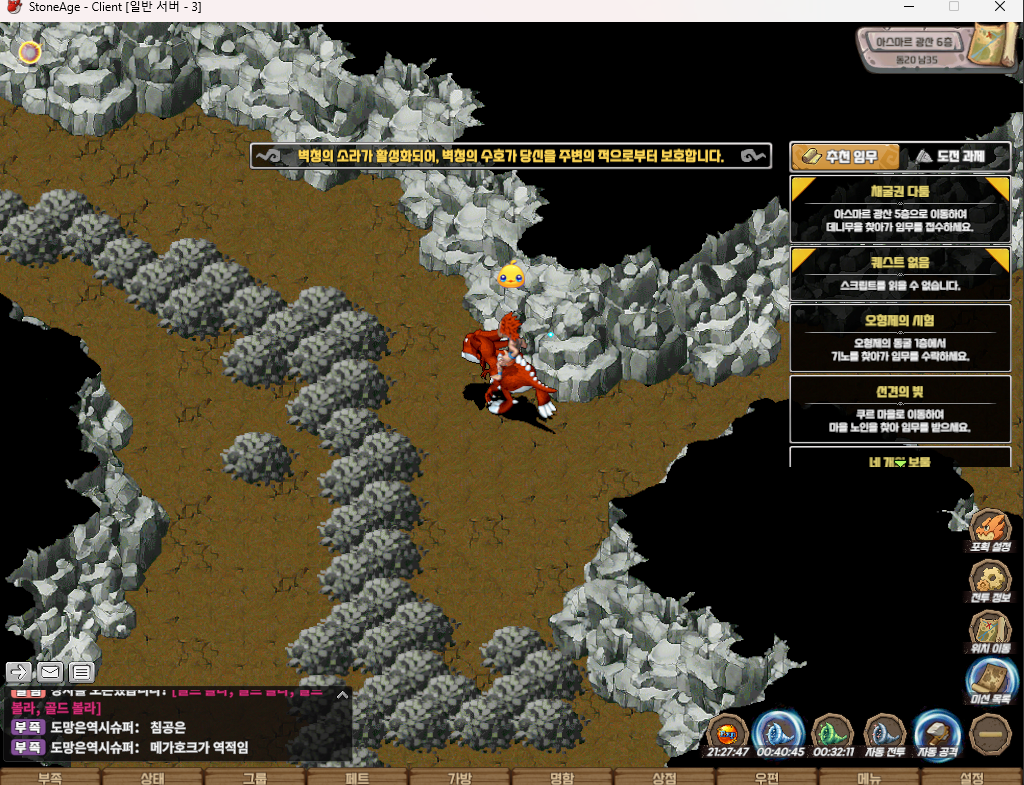Viewport: 1024px width, 785px height.
Task: Open the 우편 (mail) menu
Action: 767,777
